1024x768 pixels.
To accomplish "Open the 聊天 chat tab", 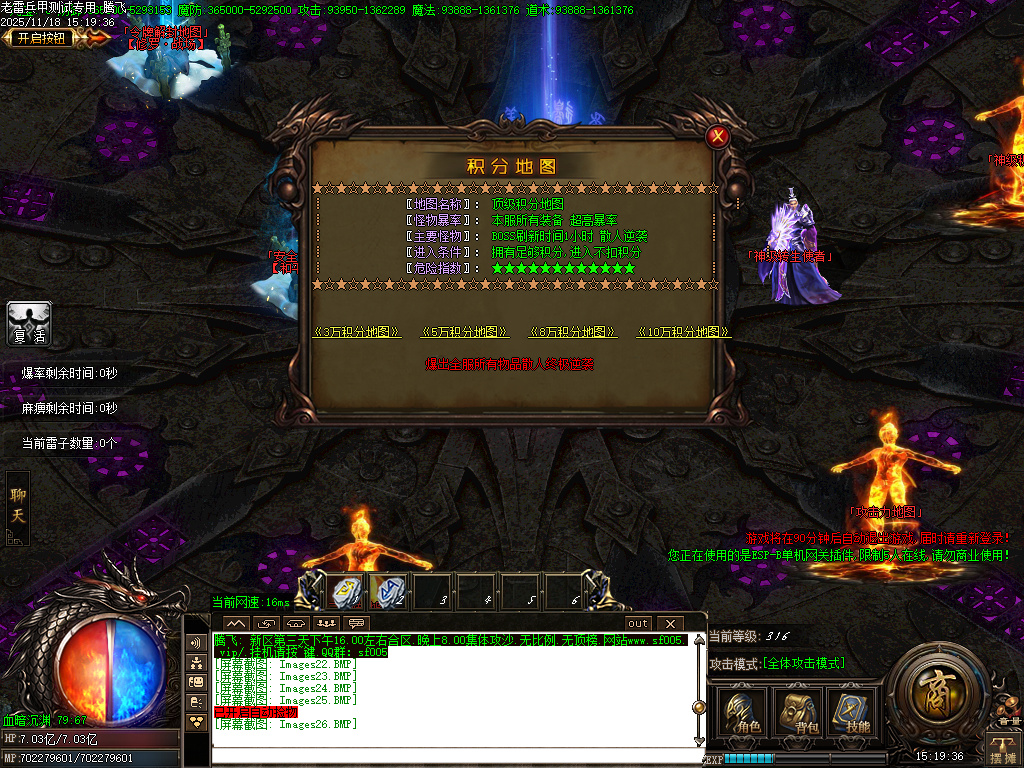I will (18, 506).
